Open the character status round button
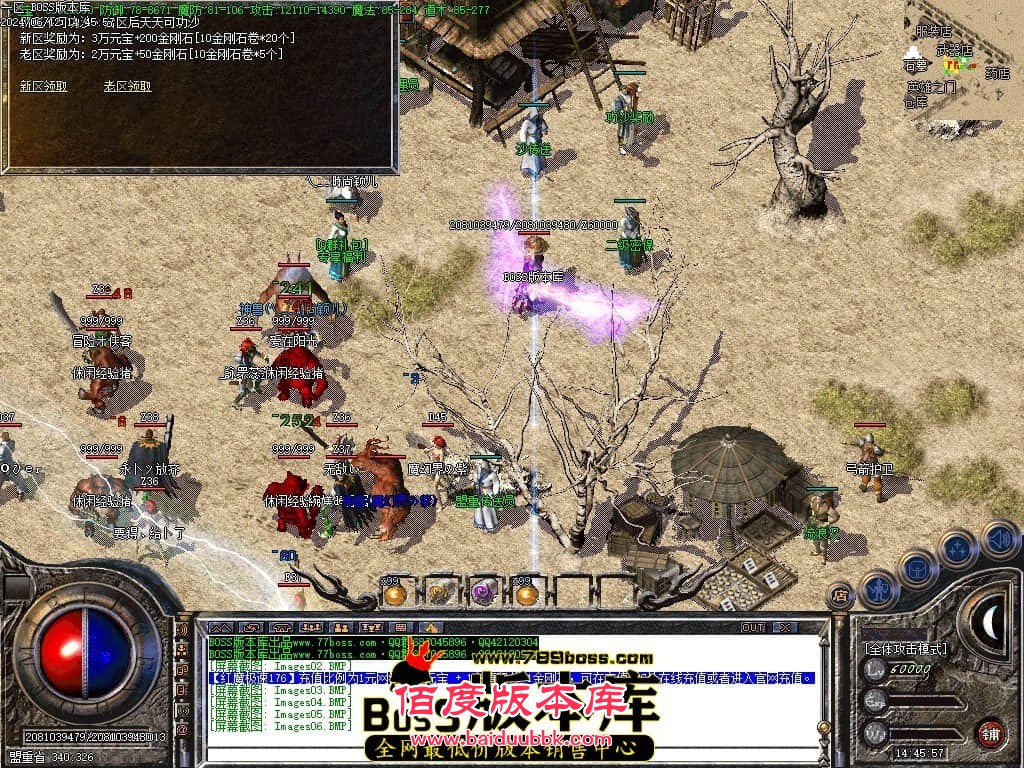Viewport: 1024px width, 768px height. point(878,590)
